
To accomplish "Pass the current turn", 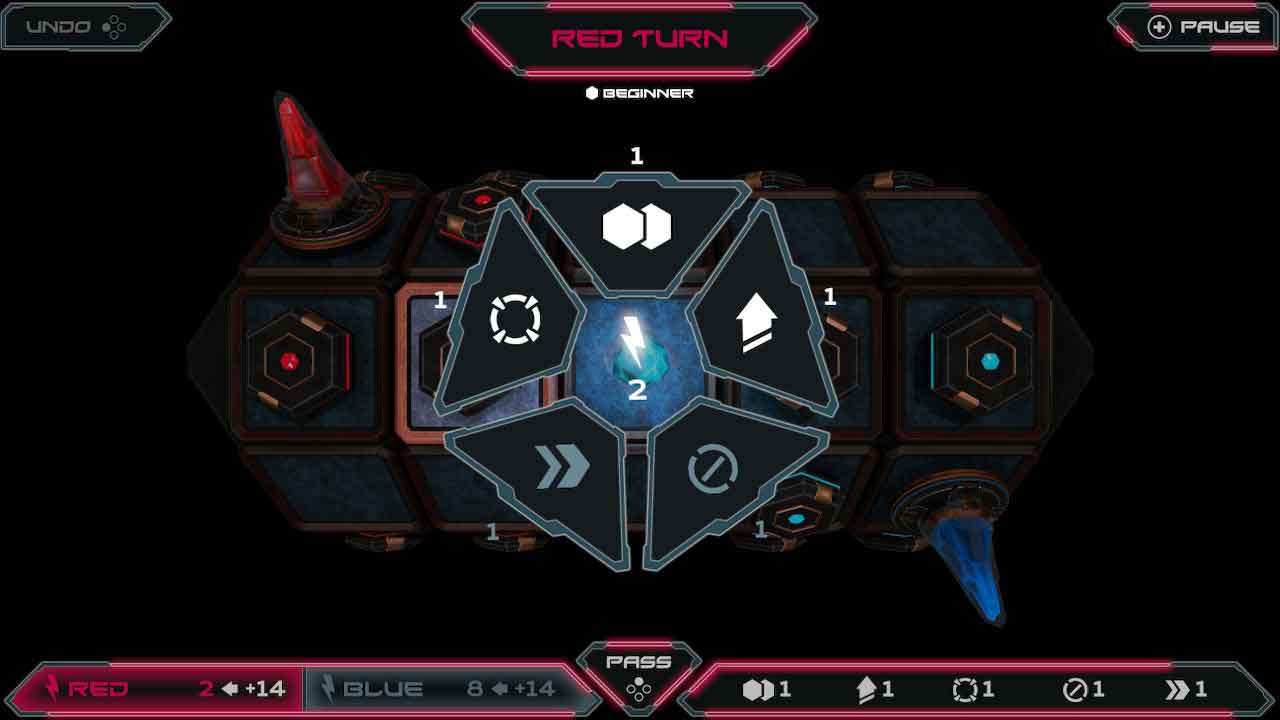I will 638,673.
